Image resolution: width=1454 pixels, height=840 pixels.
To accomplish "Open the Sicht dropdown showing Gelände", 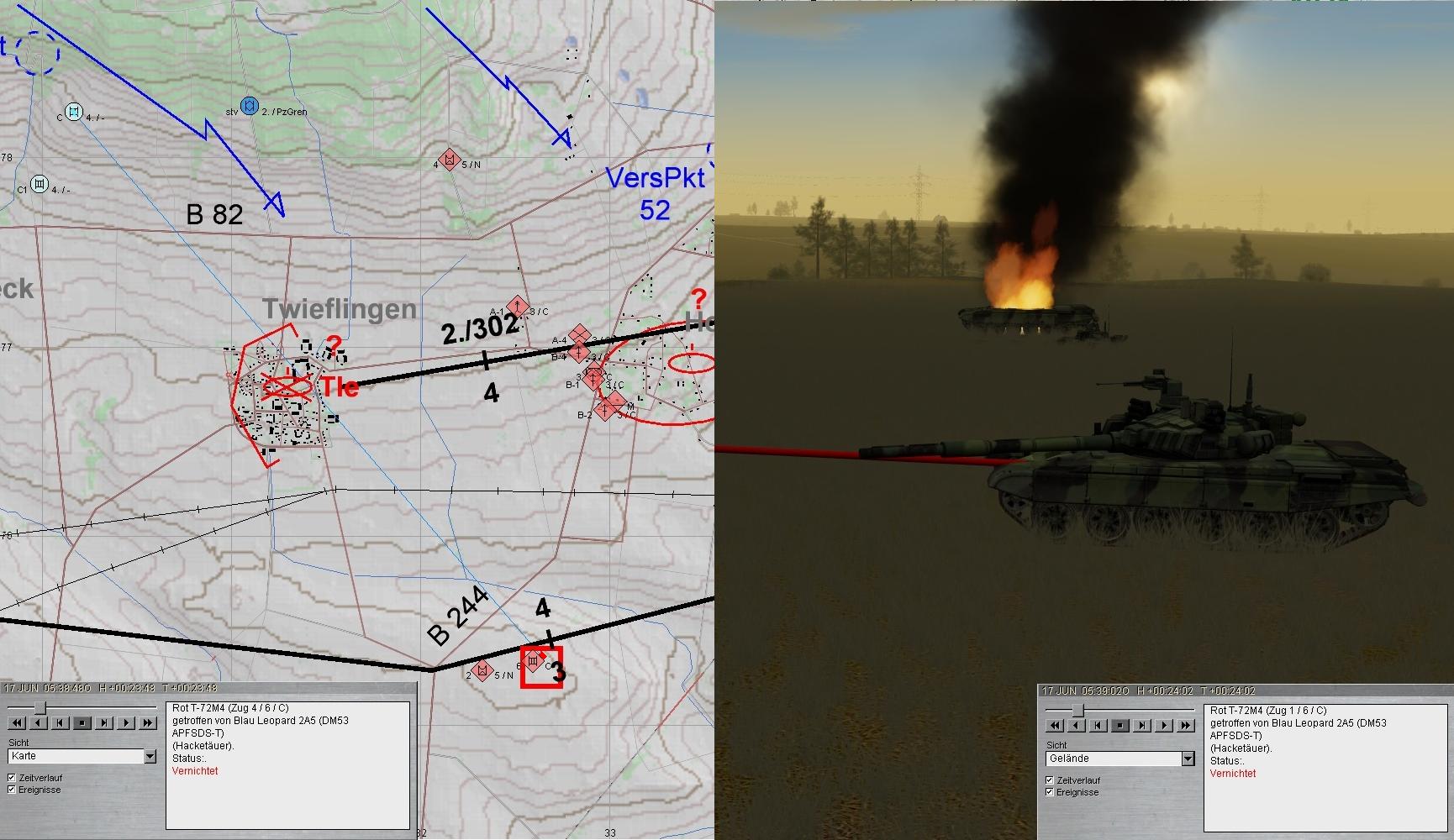I will click(1188, 759).
